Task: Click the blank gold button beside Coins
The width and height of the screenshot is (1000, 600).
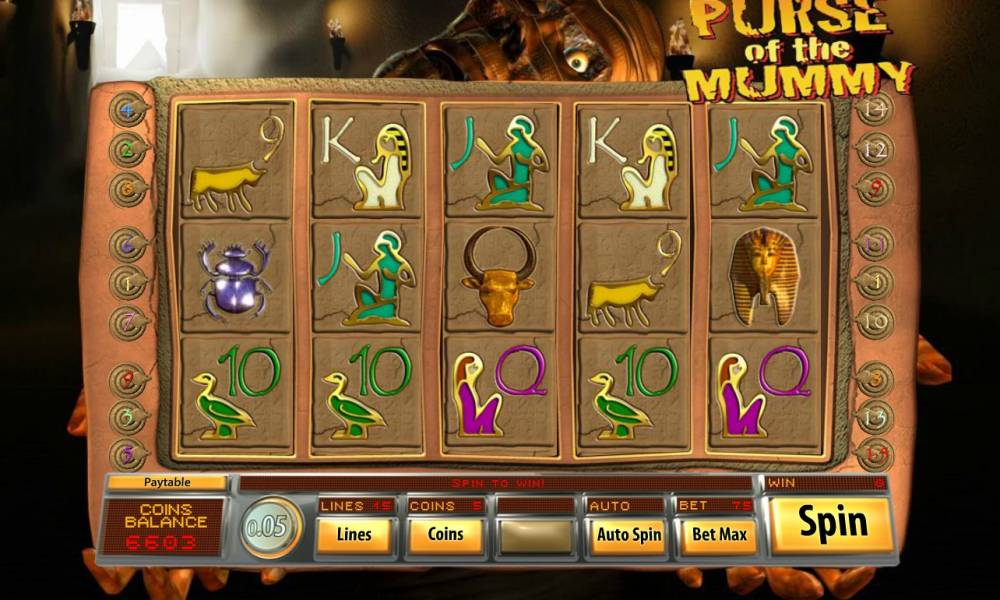Action: coord(537,535)
